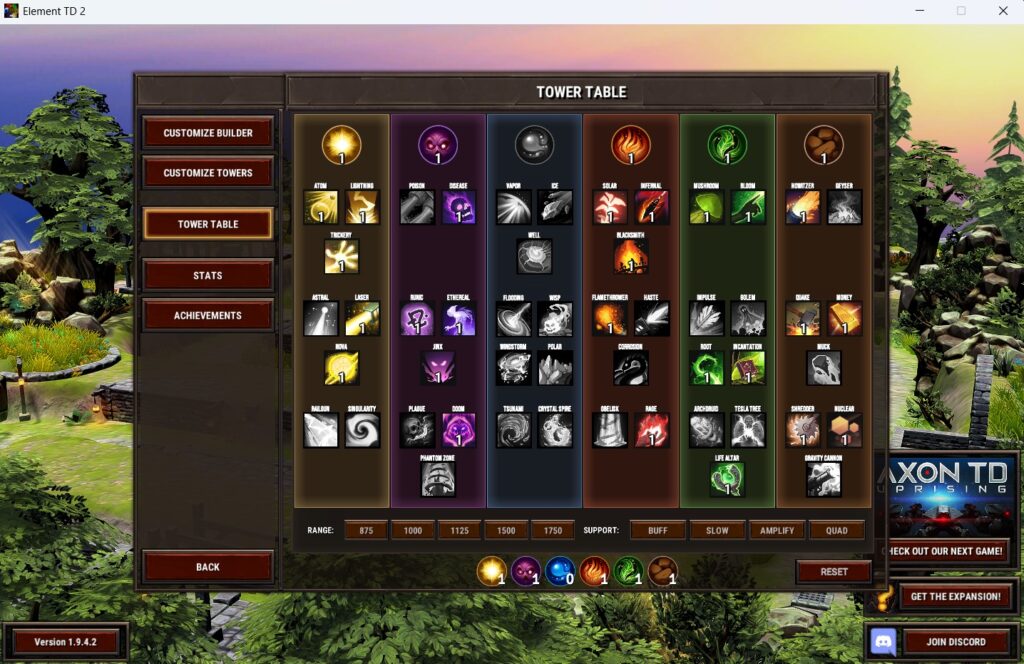Close the Element TD 2 window
The width and height of the screenshot is (1024, 664).
click(x=1002, y=11)
